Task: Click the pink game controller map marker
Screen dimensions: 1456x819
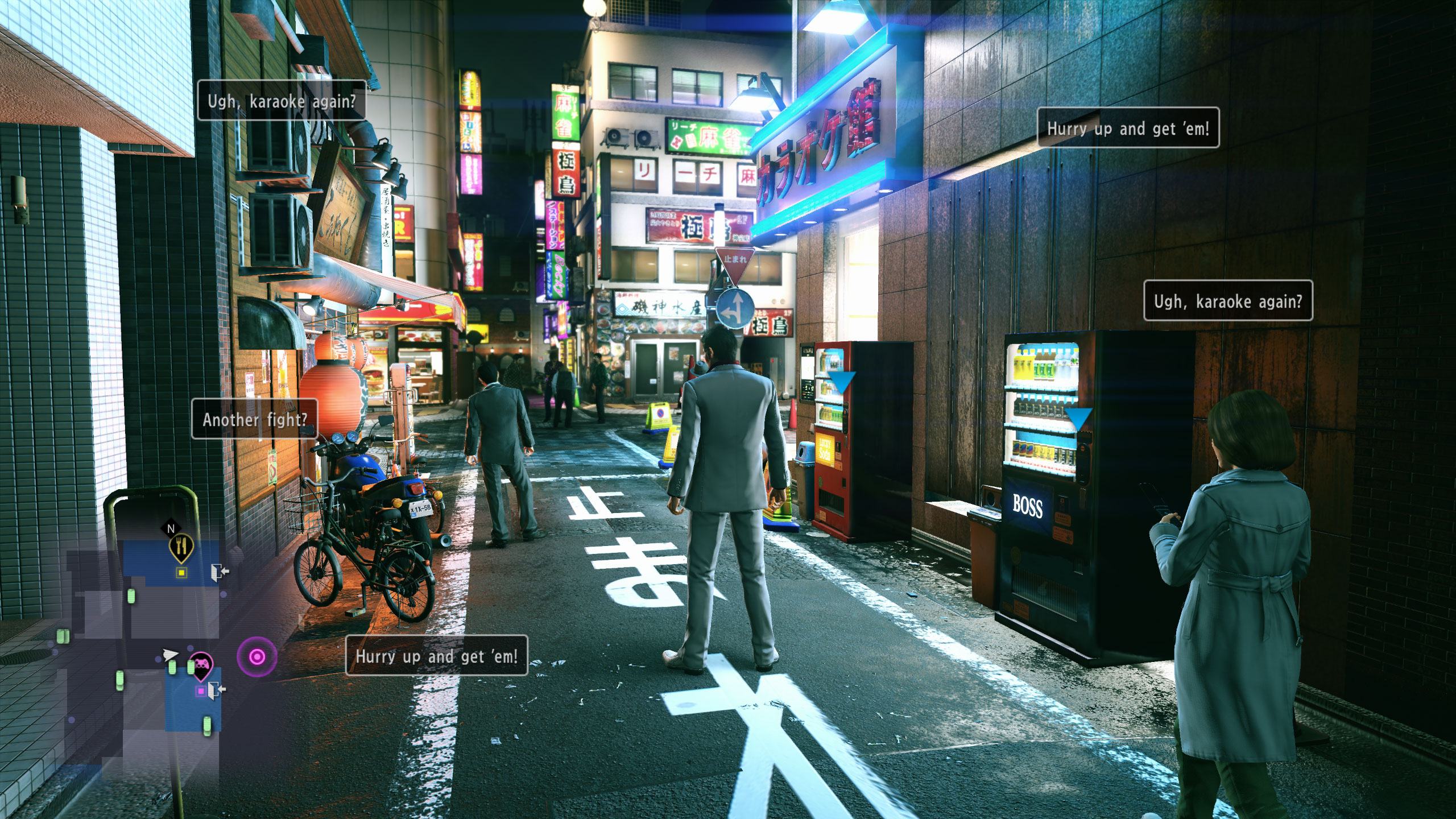Action: coord(200,663)
